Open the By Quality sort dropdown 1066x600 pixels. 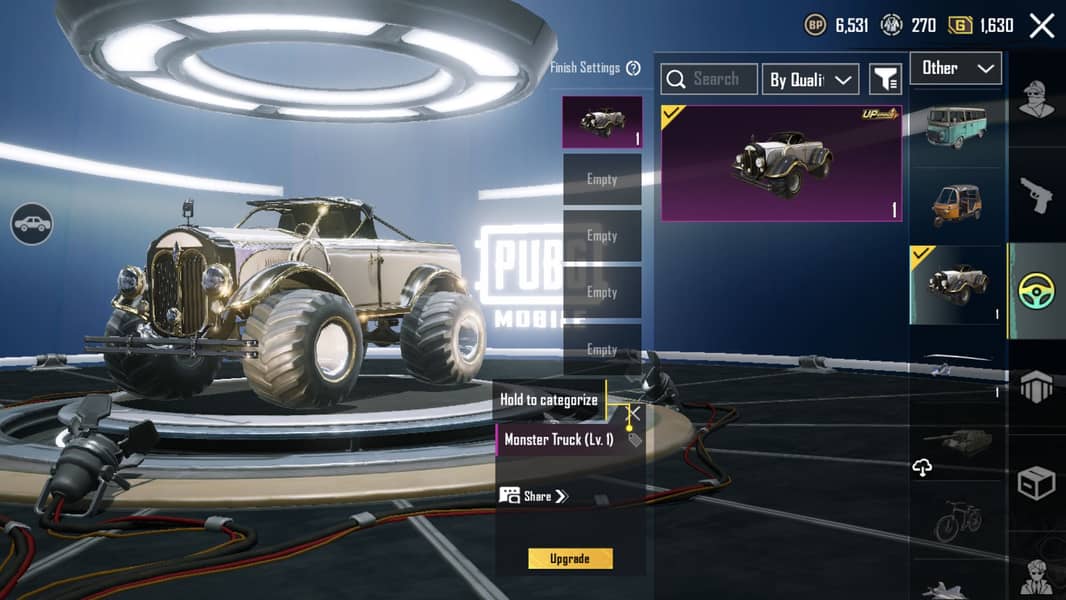(811, 80)
